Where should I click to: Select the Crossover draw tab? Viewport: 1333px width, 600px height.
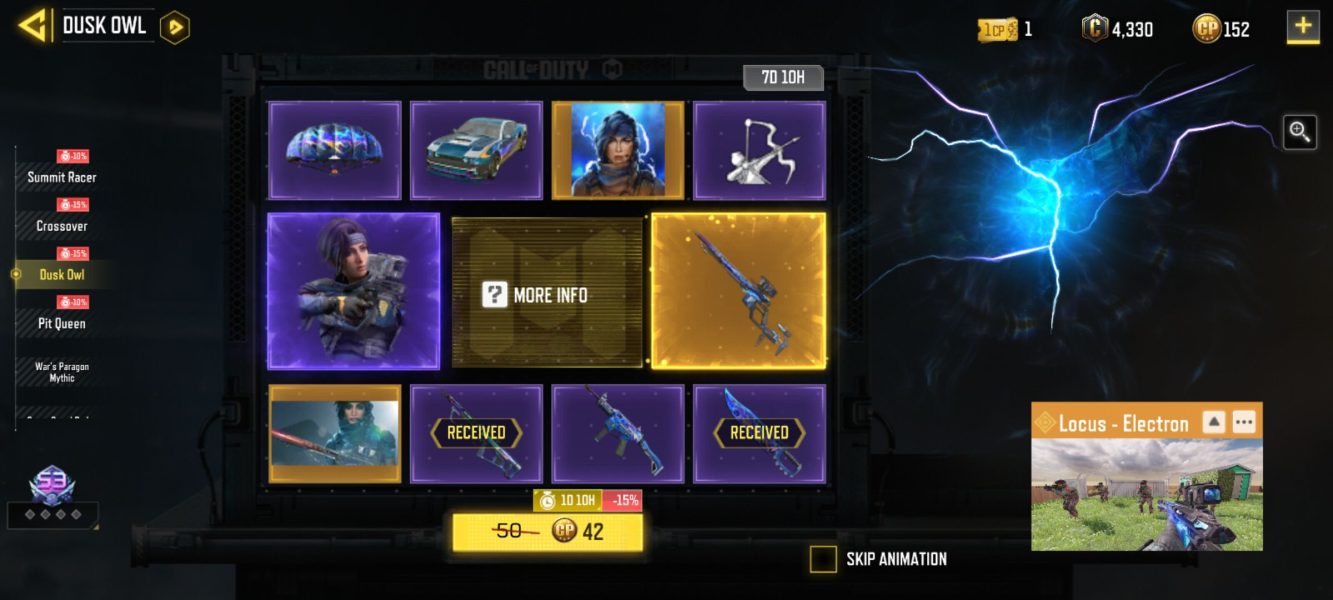pos(62,226)
